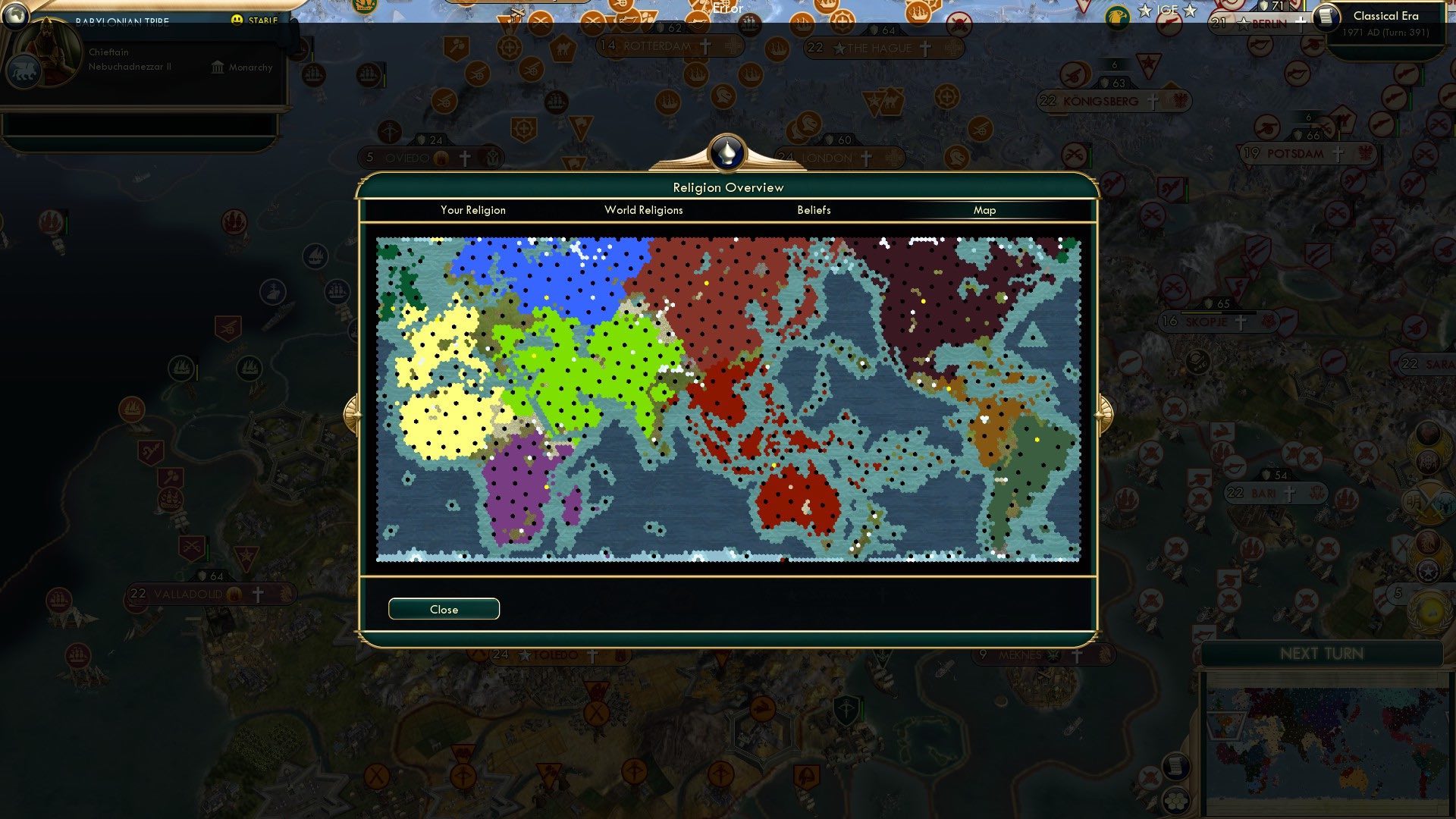
Task: Switch to the Your Religion tab
Action: (x=473, y=210)
